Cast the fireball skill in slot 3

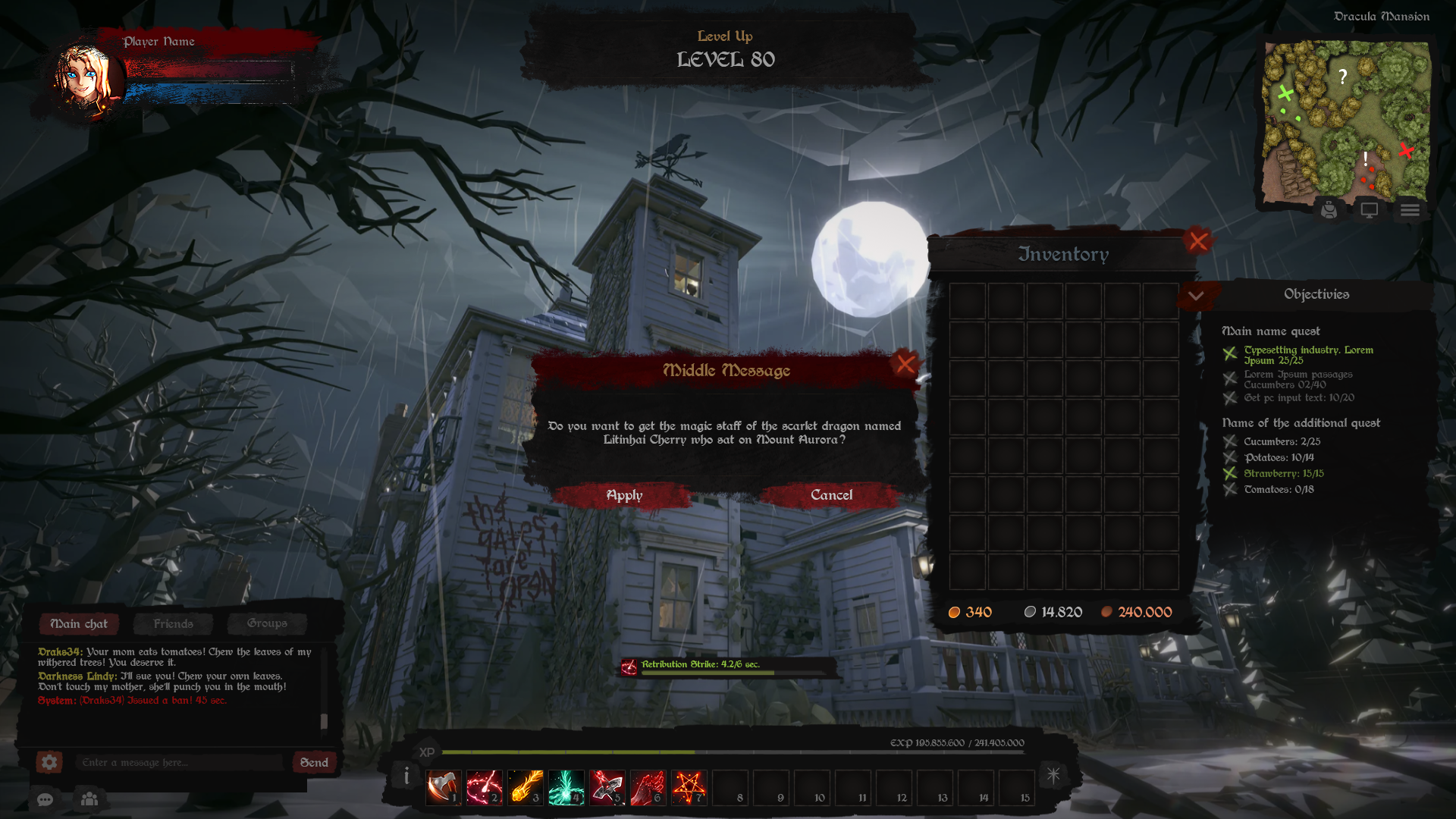point(525,787)
